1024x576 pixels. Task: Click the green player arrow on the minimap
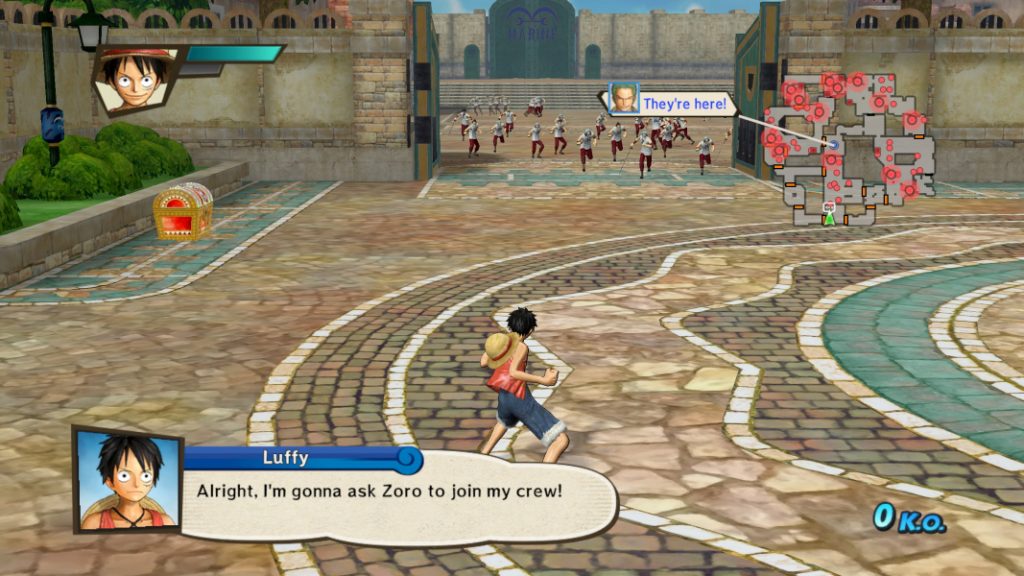tap(828, 217)
